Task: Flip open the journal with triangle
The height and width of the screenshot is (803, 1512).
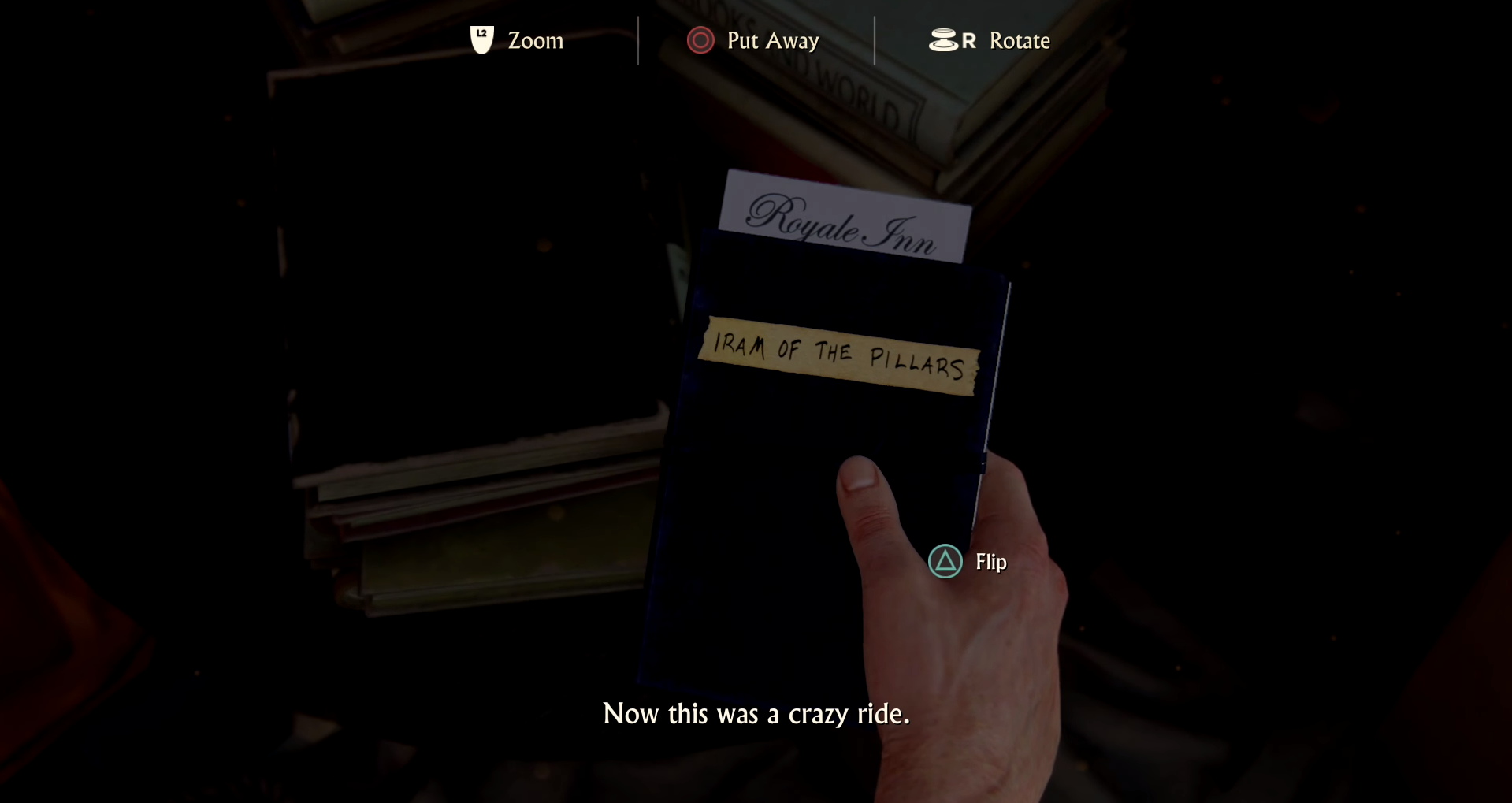Action: 945,563
